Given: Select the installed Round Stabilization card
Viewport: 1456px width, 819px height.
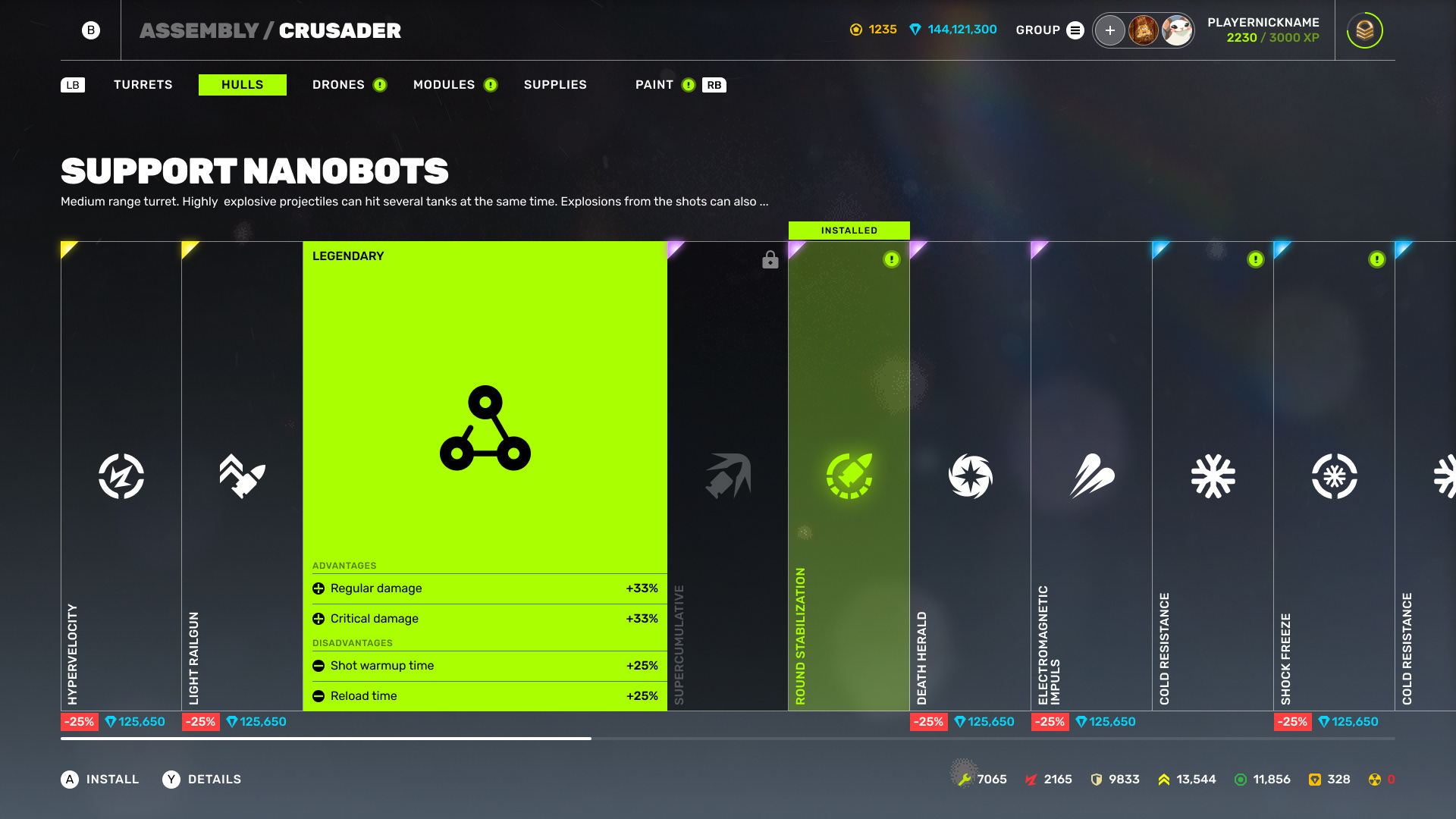Looking at the screenshot, I should coord(849,476).
